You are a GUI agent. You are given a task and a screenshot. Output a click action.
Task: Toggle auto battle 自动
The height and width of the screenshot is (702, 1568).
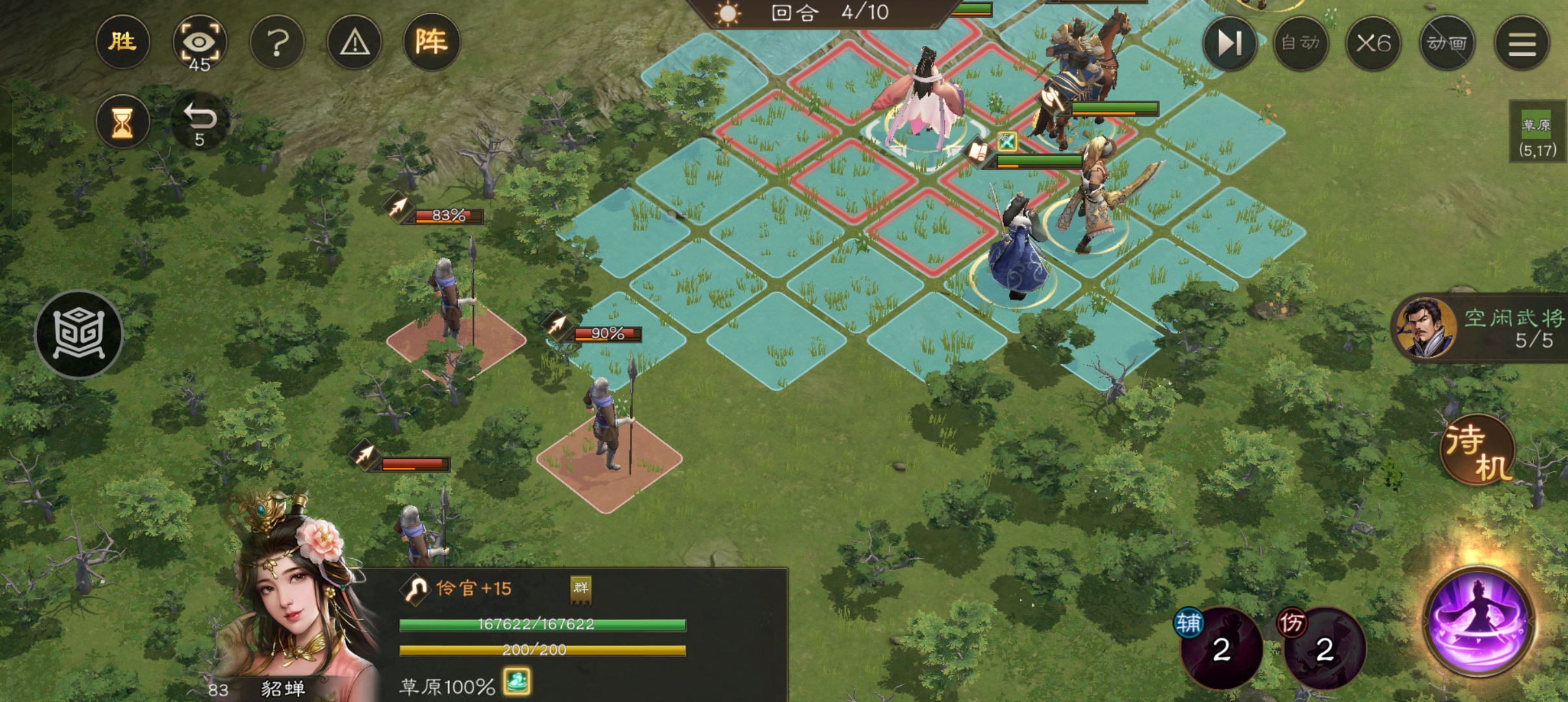[x=1300, y=44]
